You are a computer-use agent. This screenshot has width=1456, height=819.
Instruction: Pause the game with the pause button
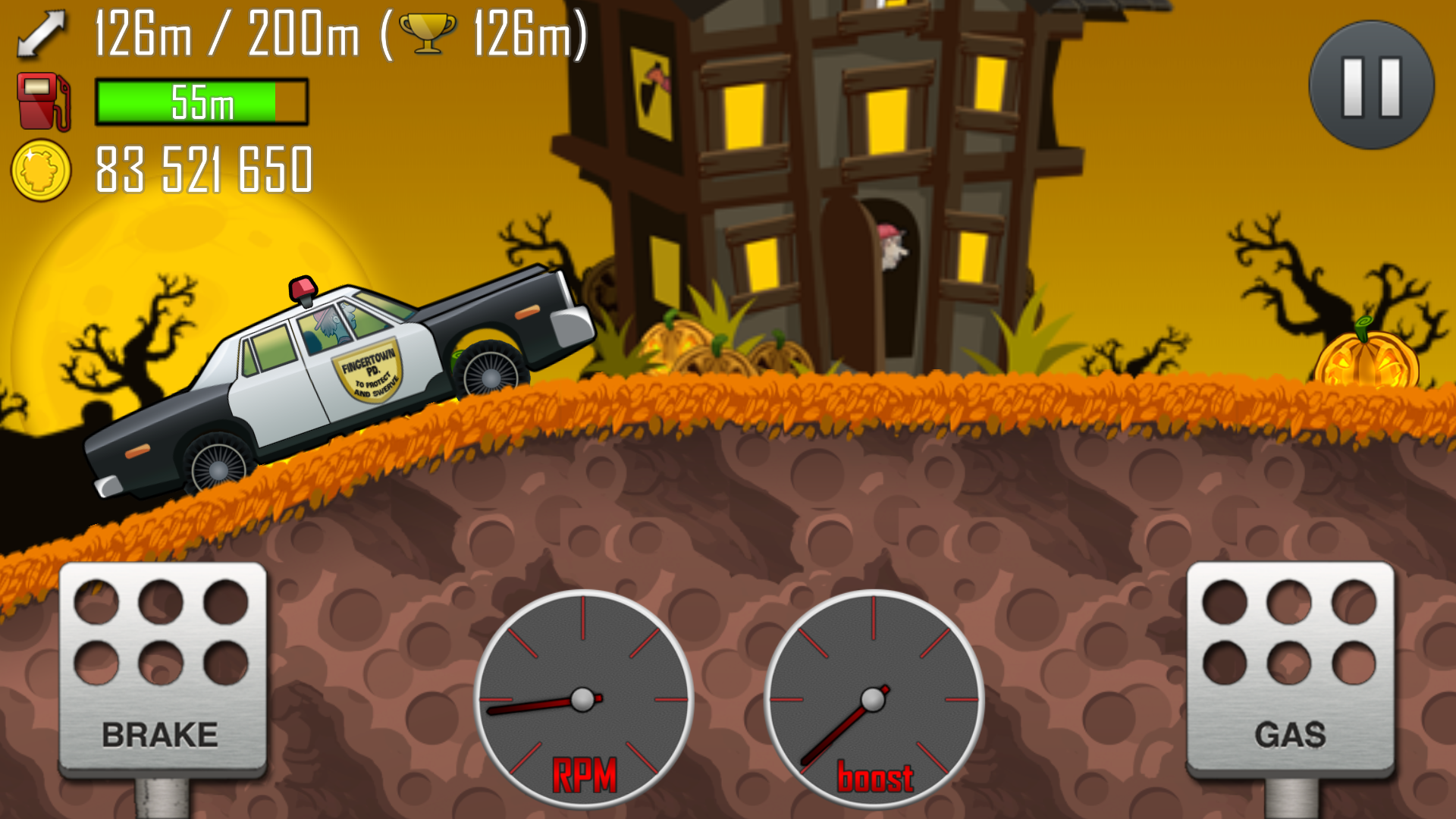1371,86
